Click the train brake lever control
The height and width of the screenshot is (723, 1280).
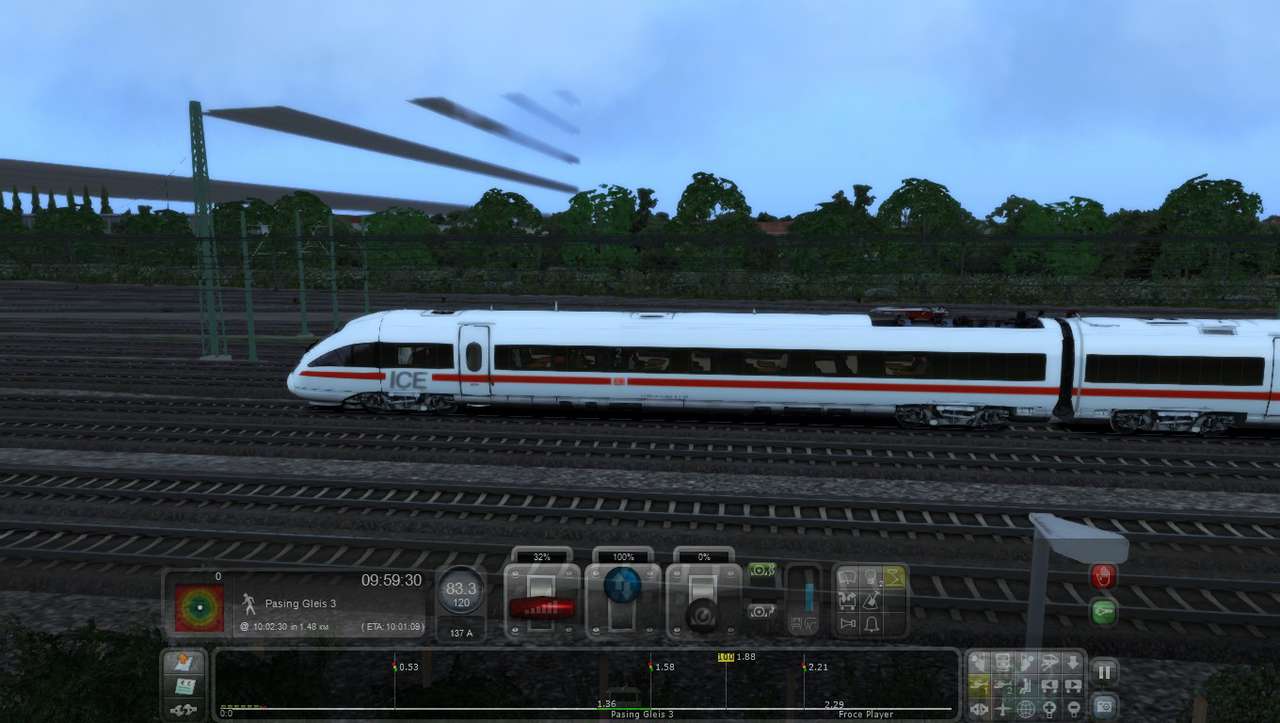(704, 612)
